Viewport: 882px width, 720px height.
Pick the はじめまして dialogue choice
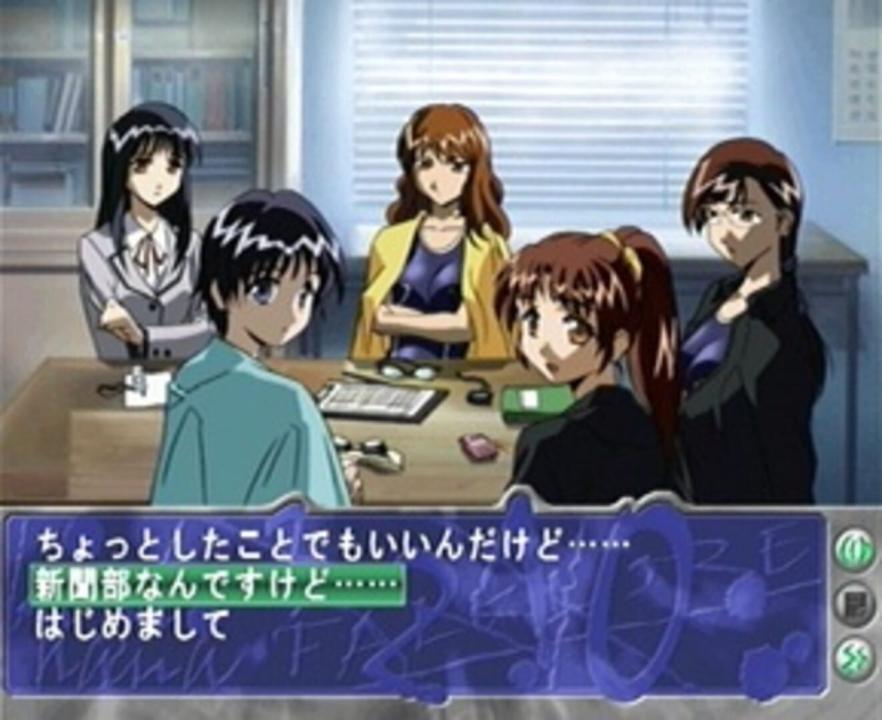tap(133, 625)
